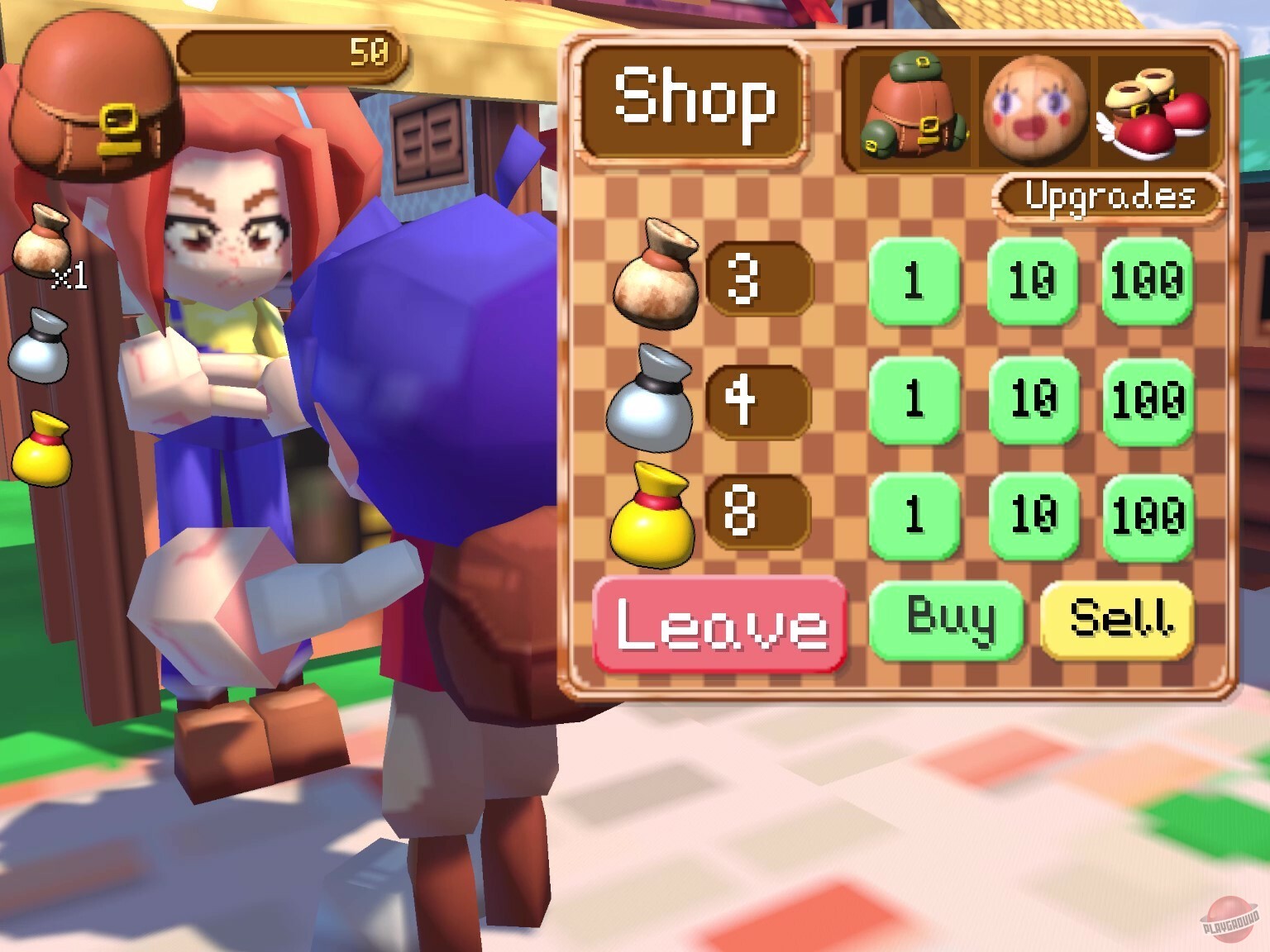Buy 1 of the brown pouch

click(x=915, y=281)
